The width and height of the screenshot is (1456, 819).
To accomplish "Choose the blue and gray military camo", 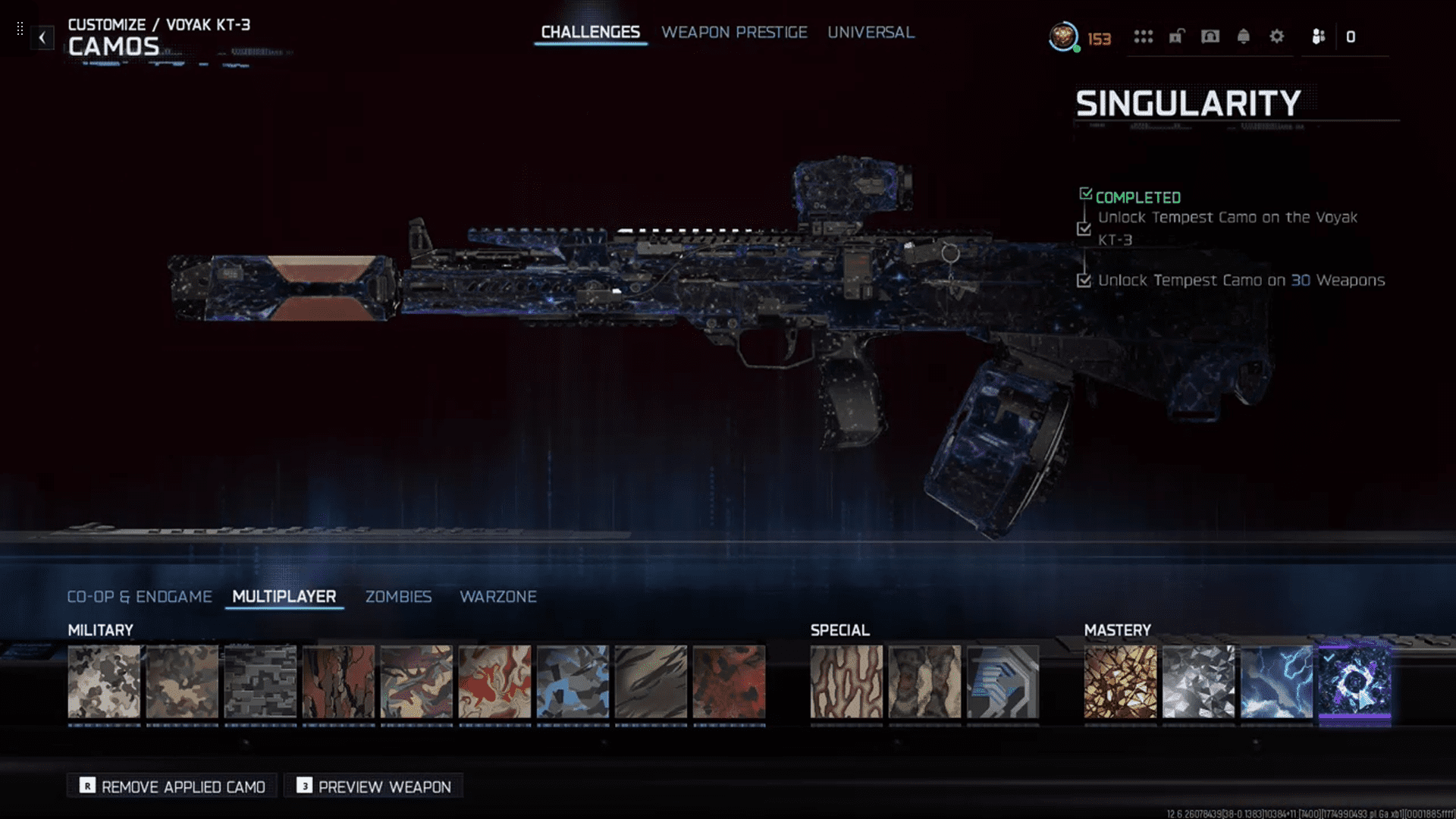I will [x=573, y=682].
